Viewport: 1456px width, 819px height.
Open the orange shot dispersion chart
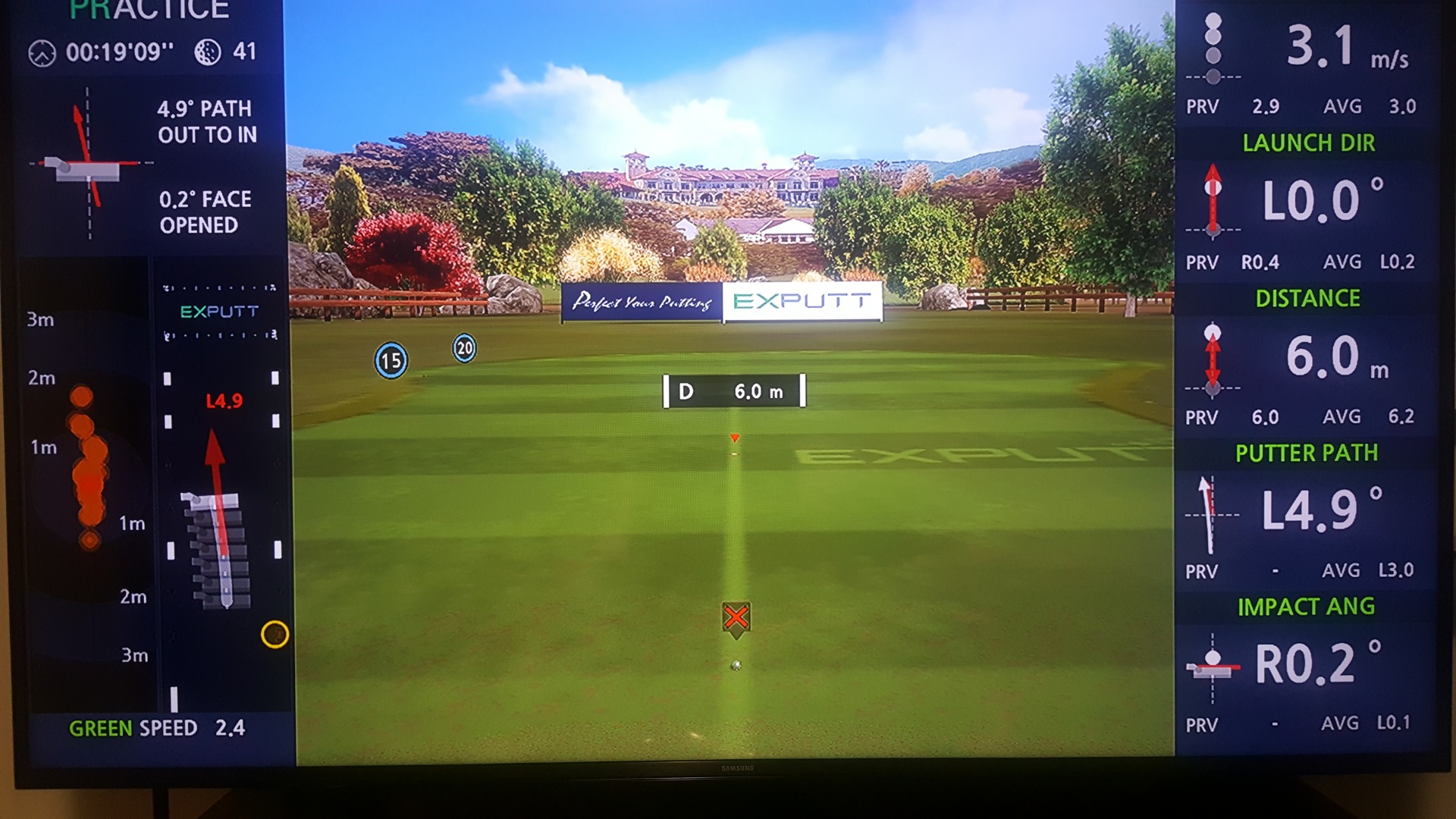coord(89,470)
